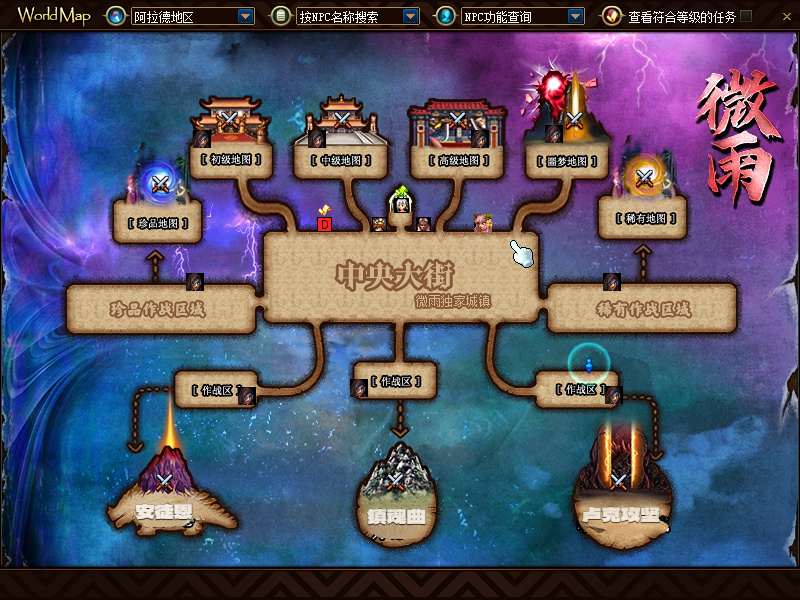Viewport: 800px width, 600px height.
Task: Select the 珍品地图 map node
Action: point(158,220)
